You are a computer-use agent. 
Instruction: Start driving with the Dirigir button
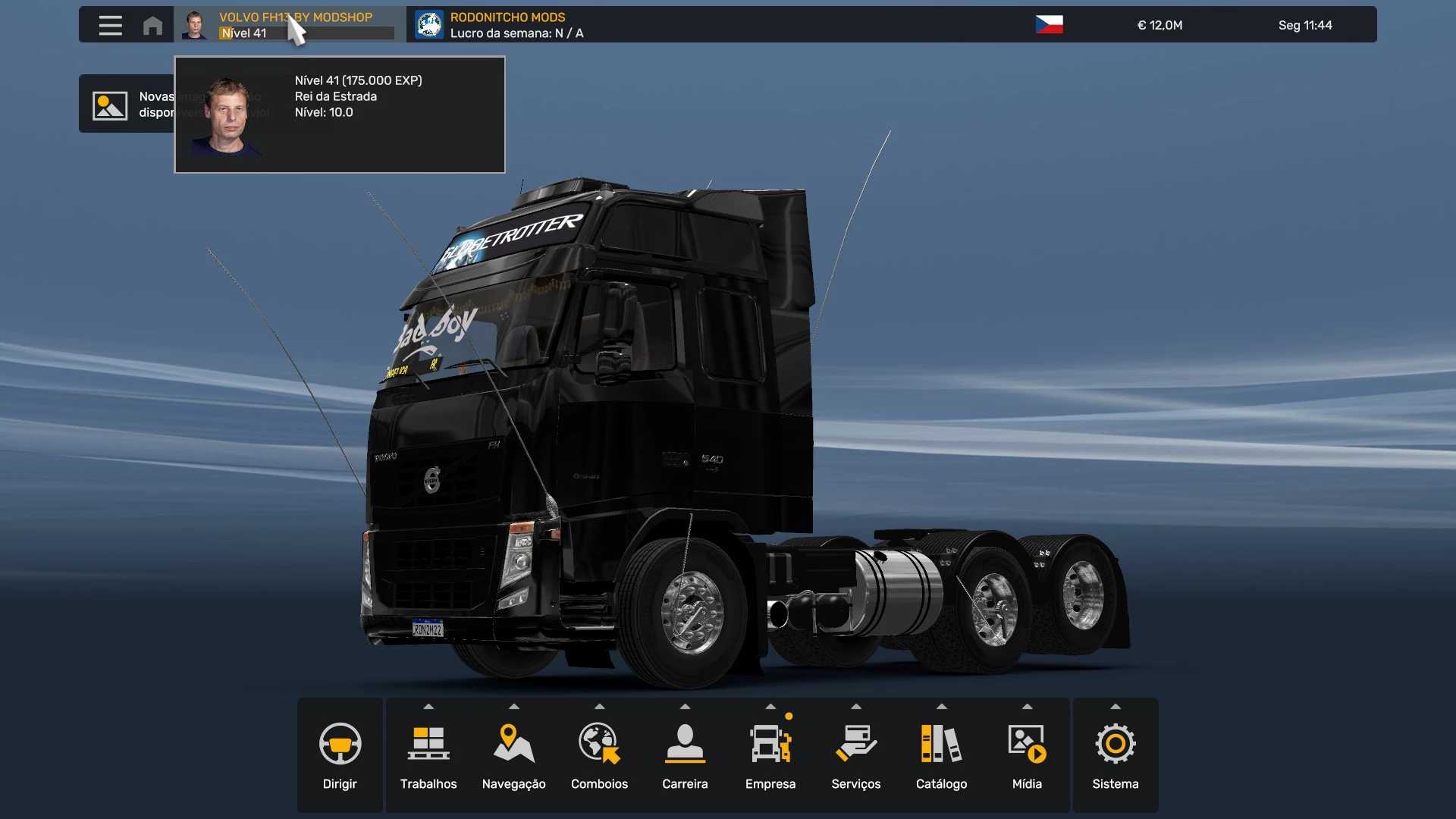click(x=340, y=755)
